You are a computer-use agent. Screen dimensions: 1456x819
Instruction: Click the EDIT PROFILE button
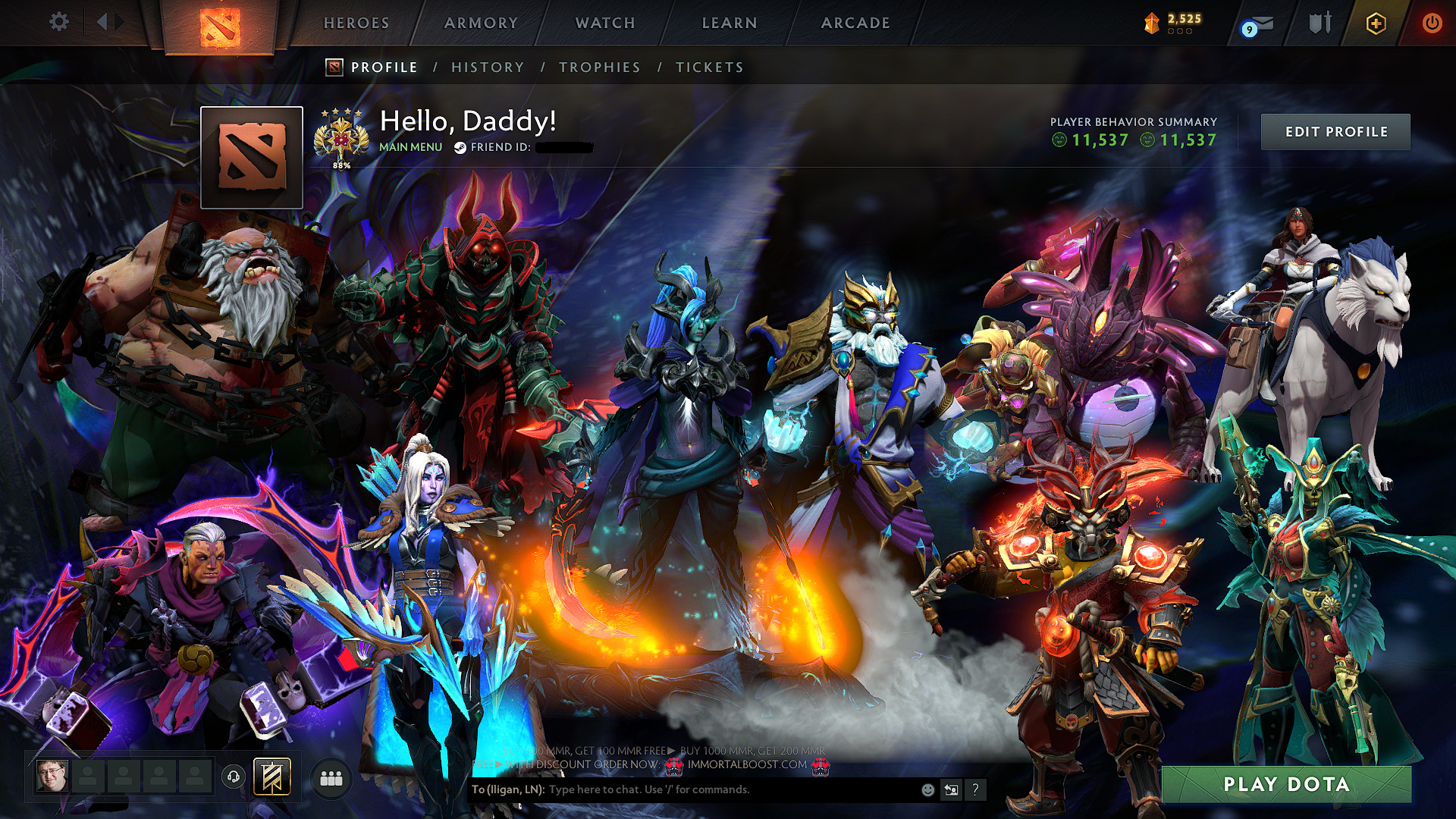(x=1335, y=131)
